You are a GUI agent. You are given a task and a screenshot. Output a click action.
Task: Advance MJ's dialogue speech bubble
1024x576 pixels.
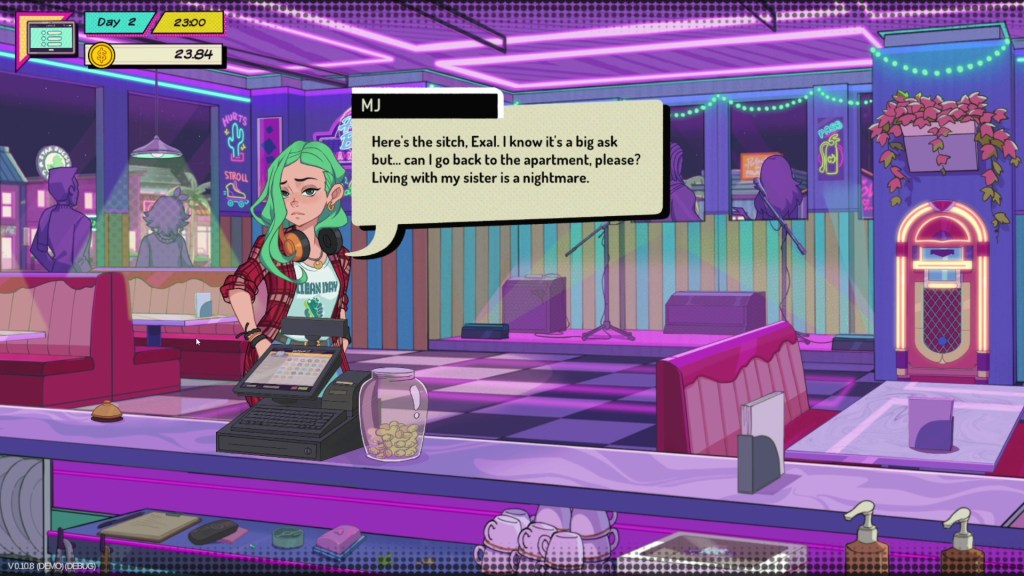507,159
